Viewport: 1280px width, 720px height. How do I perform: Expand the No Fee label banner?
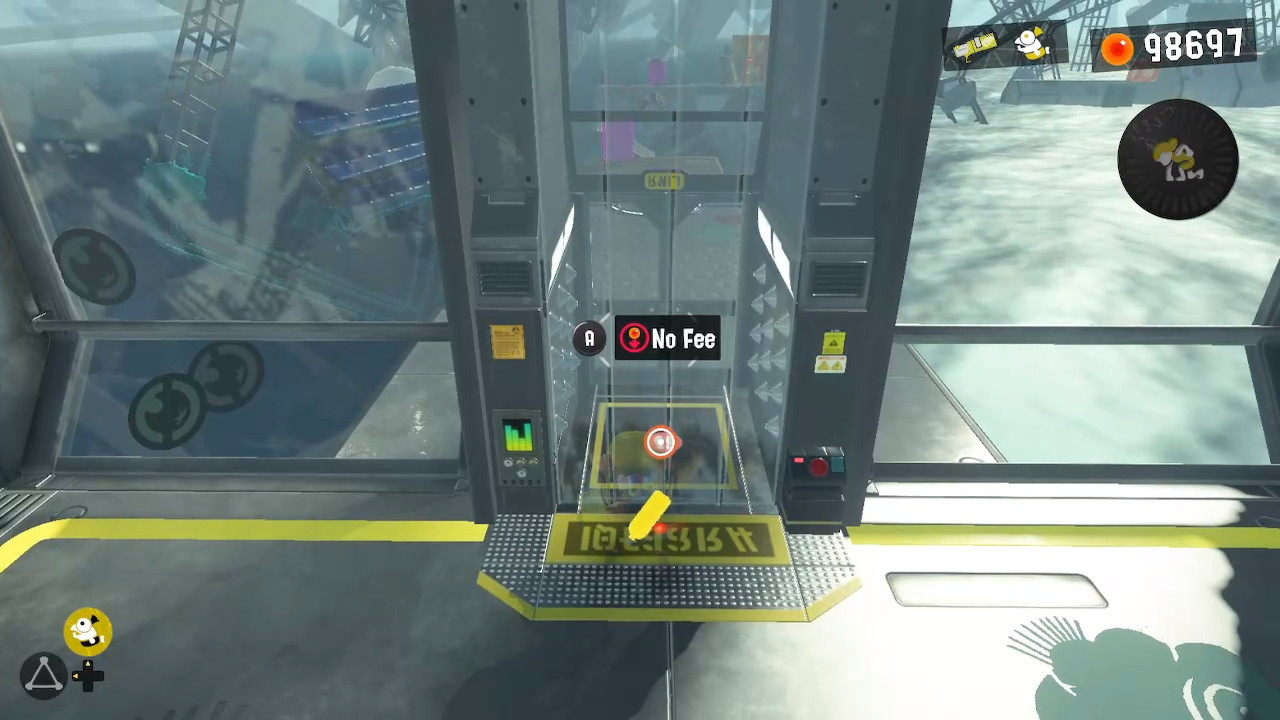tap(670, 339)
